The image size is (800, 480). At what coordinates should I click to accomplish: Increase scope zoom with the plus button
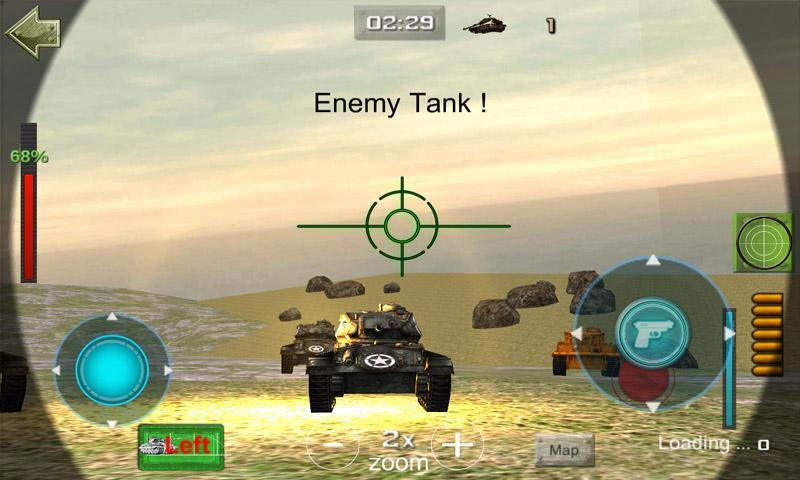click(x=456, y=445)
